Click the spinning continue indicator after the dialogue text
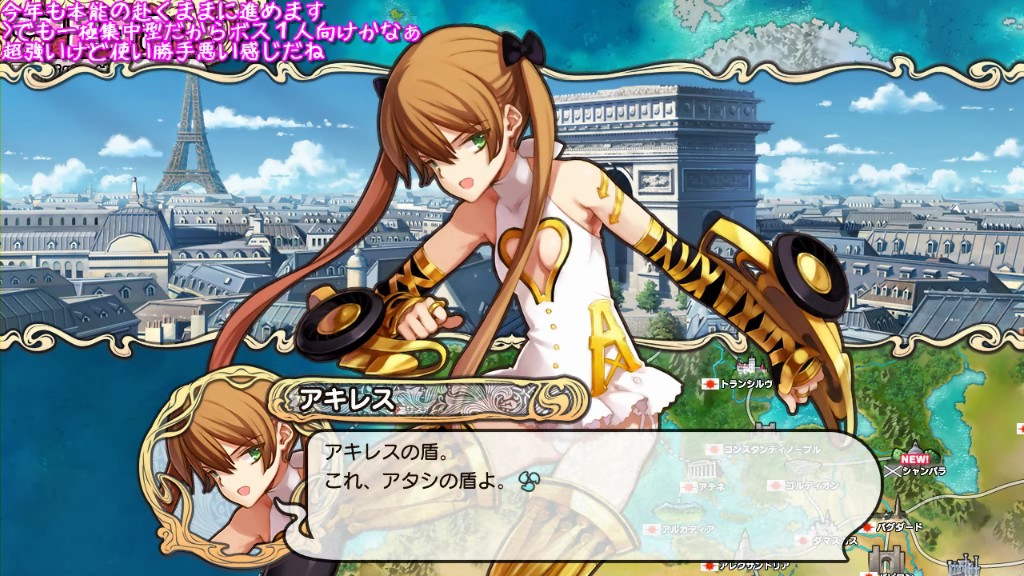Screen dimensions: 1024x576 click(530, 482)
